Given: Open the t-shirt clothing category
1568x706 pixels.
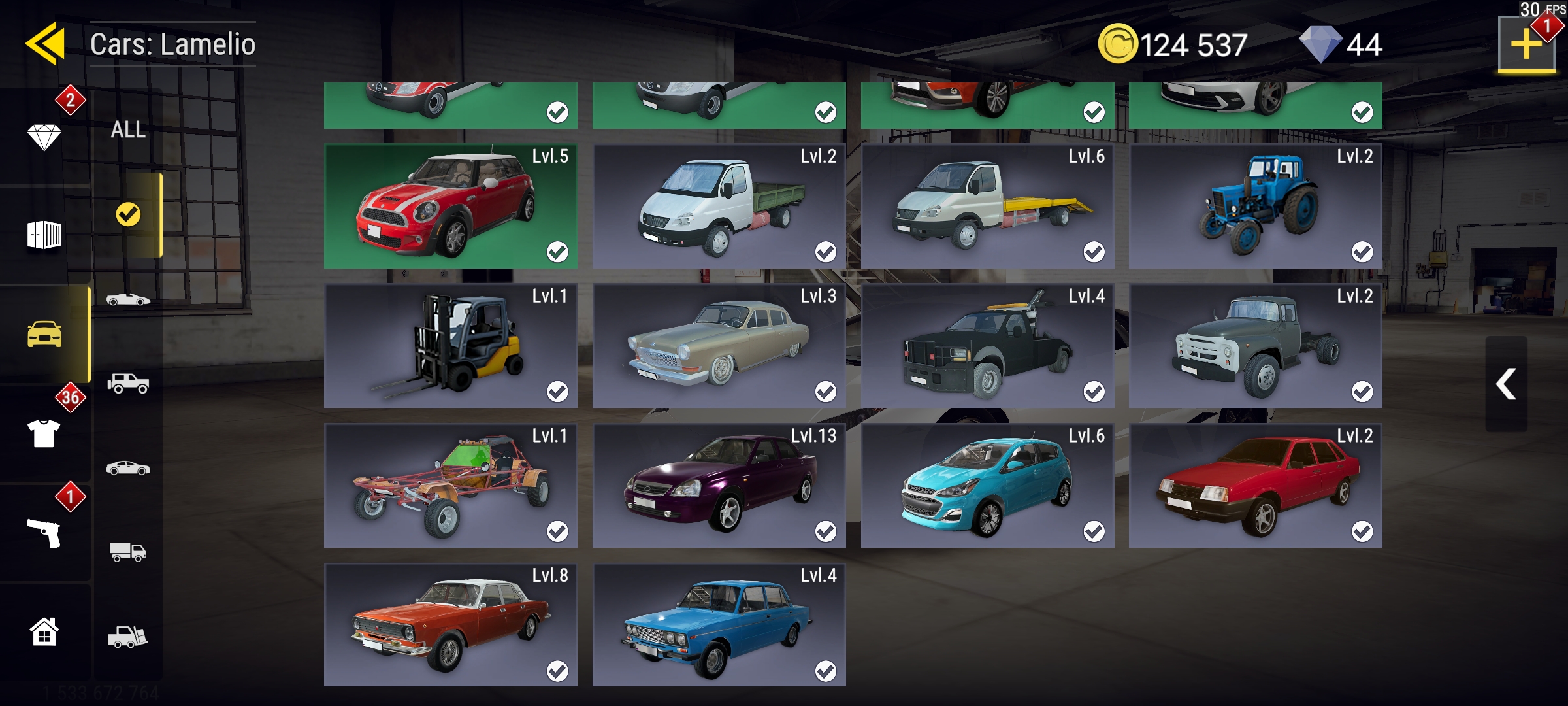Looking at the screenshot, I should click(x=44, y=433).
